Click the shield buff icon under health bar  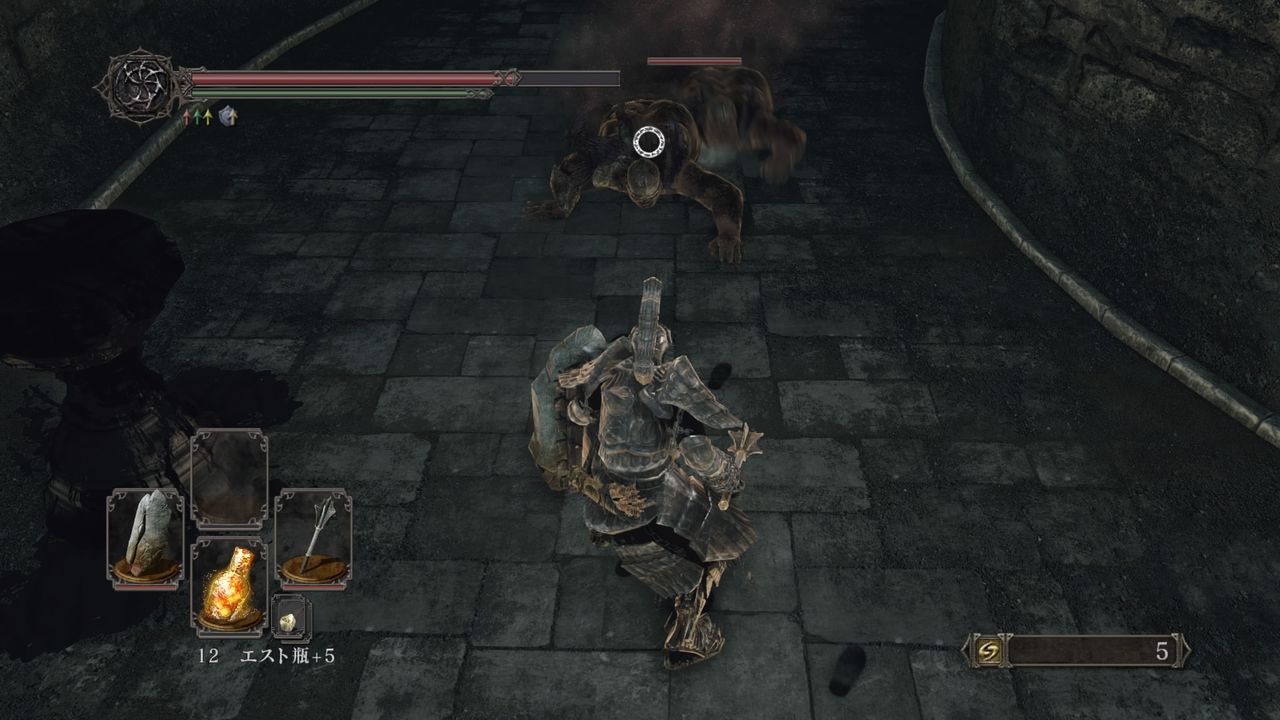[226, 115]
